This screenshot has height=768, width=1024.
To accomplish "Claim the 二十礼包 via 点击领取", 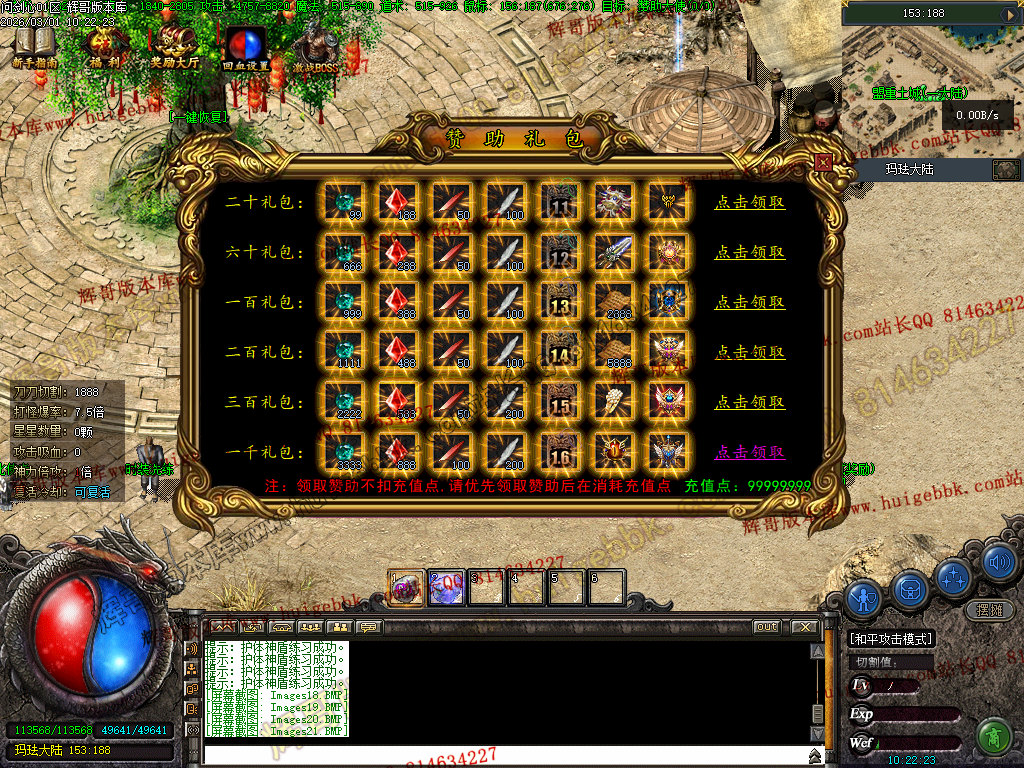I will [749, 202].
